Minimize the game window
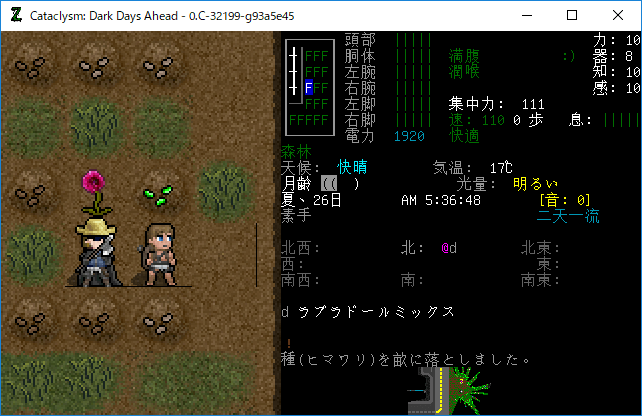The width and height of the screenshot is (642, 416). [526, 15]
